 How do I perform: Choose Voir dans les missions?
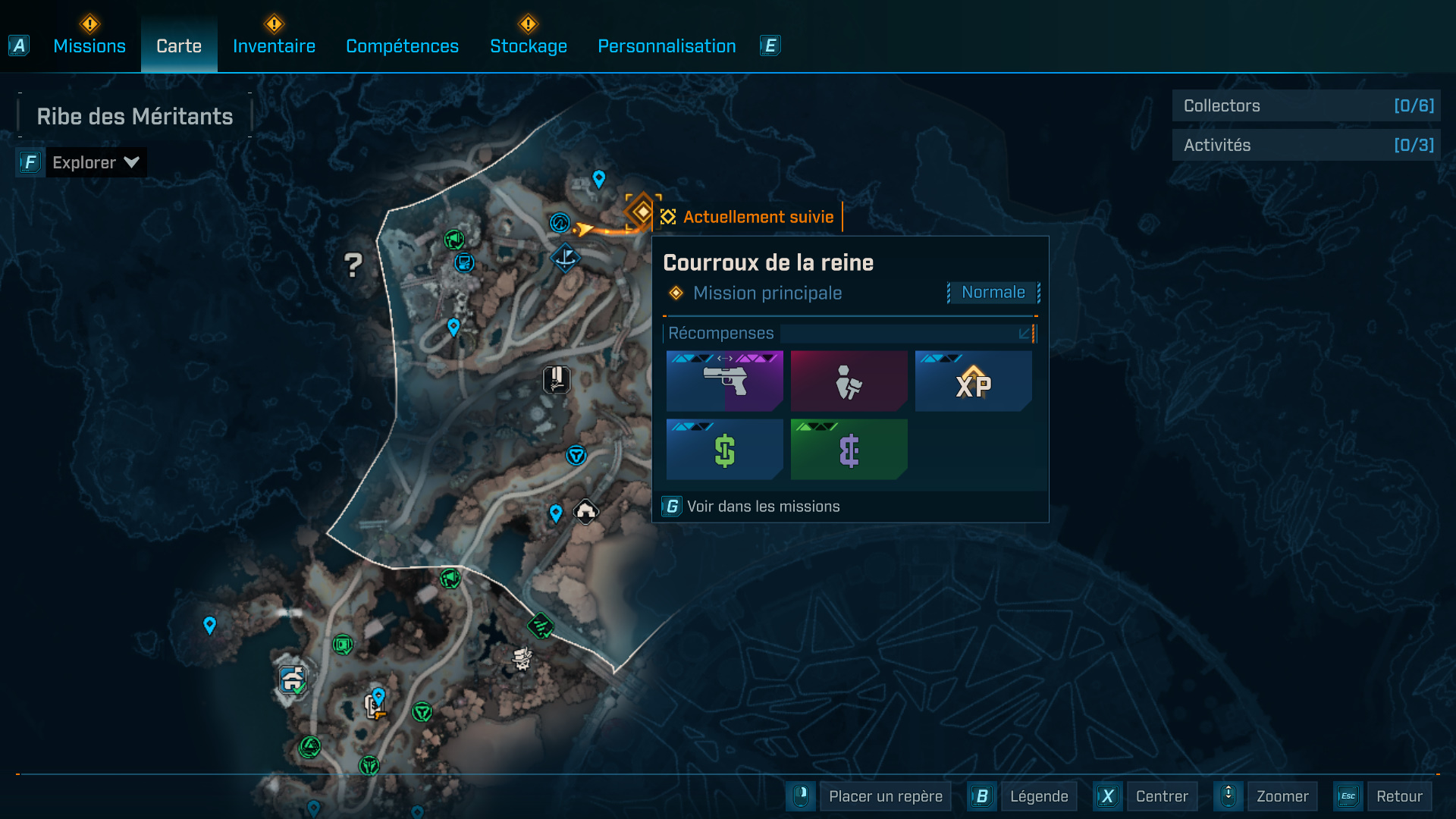pyautogui.click(x=763, y=507)
